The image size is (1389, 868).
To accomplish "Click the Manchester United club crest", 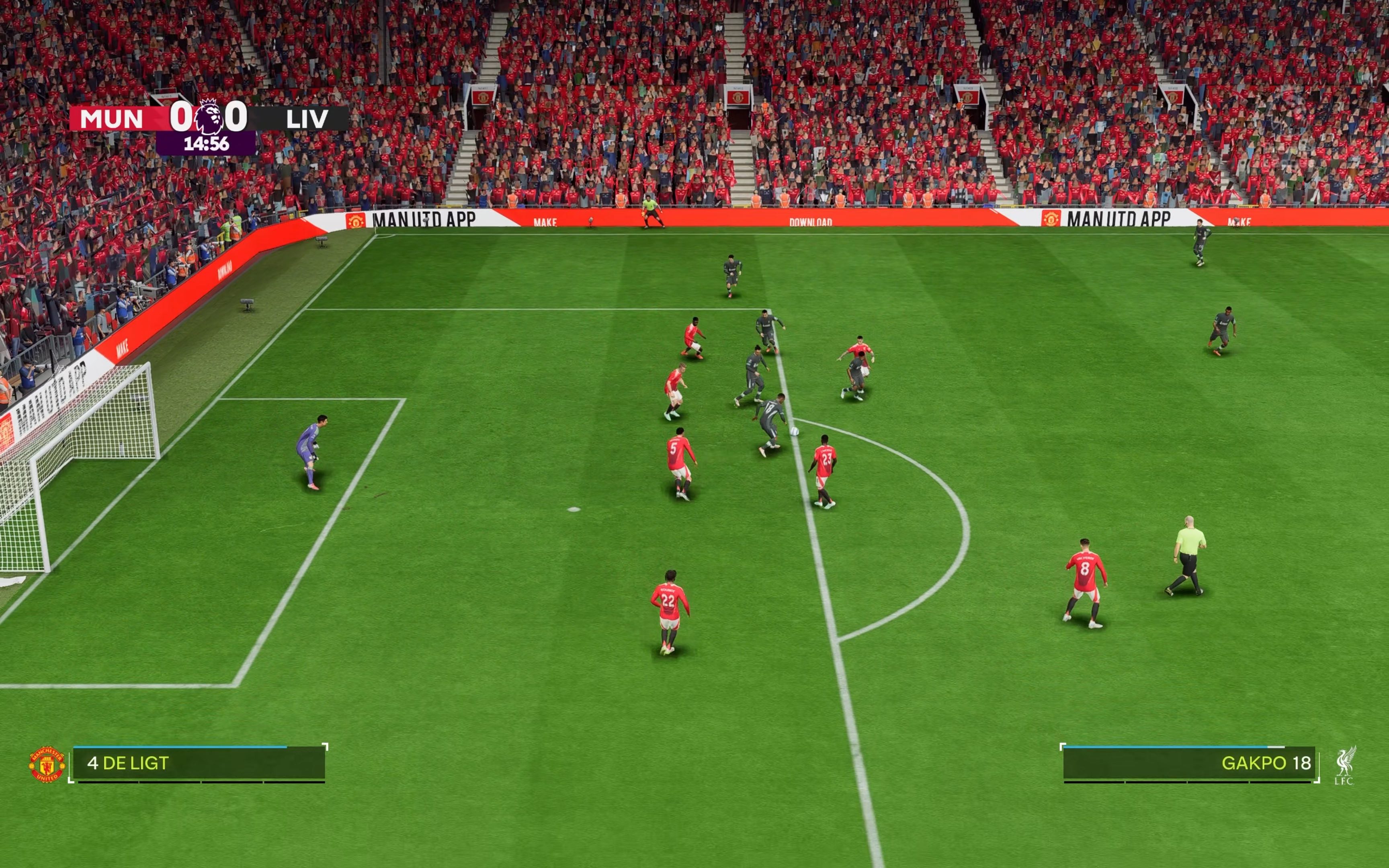I will [47, 764].
